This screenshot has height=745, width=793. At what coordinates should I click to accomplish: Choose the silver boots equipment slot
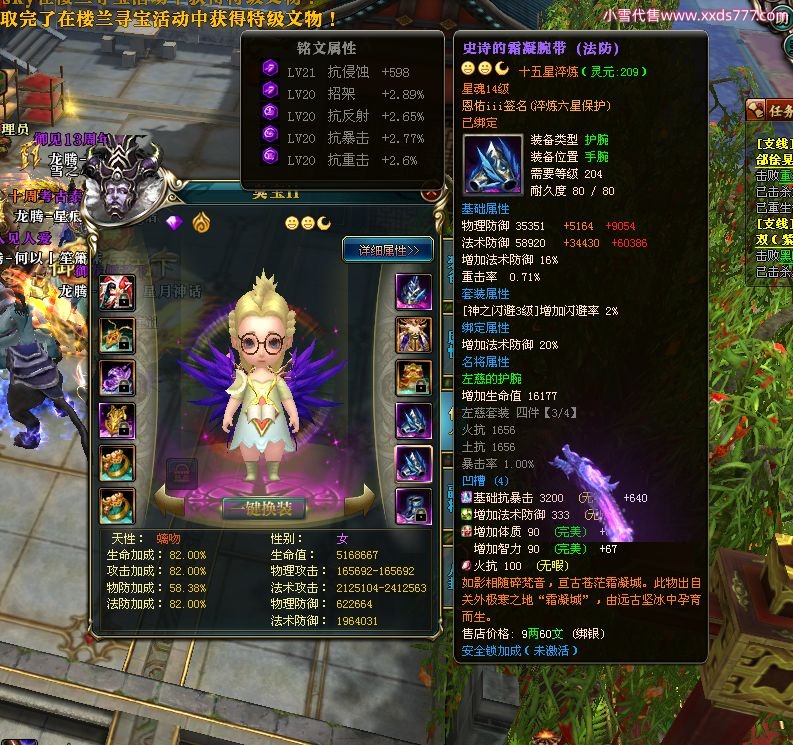(x=413, y=507)
